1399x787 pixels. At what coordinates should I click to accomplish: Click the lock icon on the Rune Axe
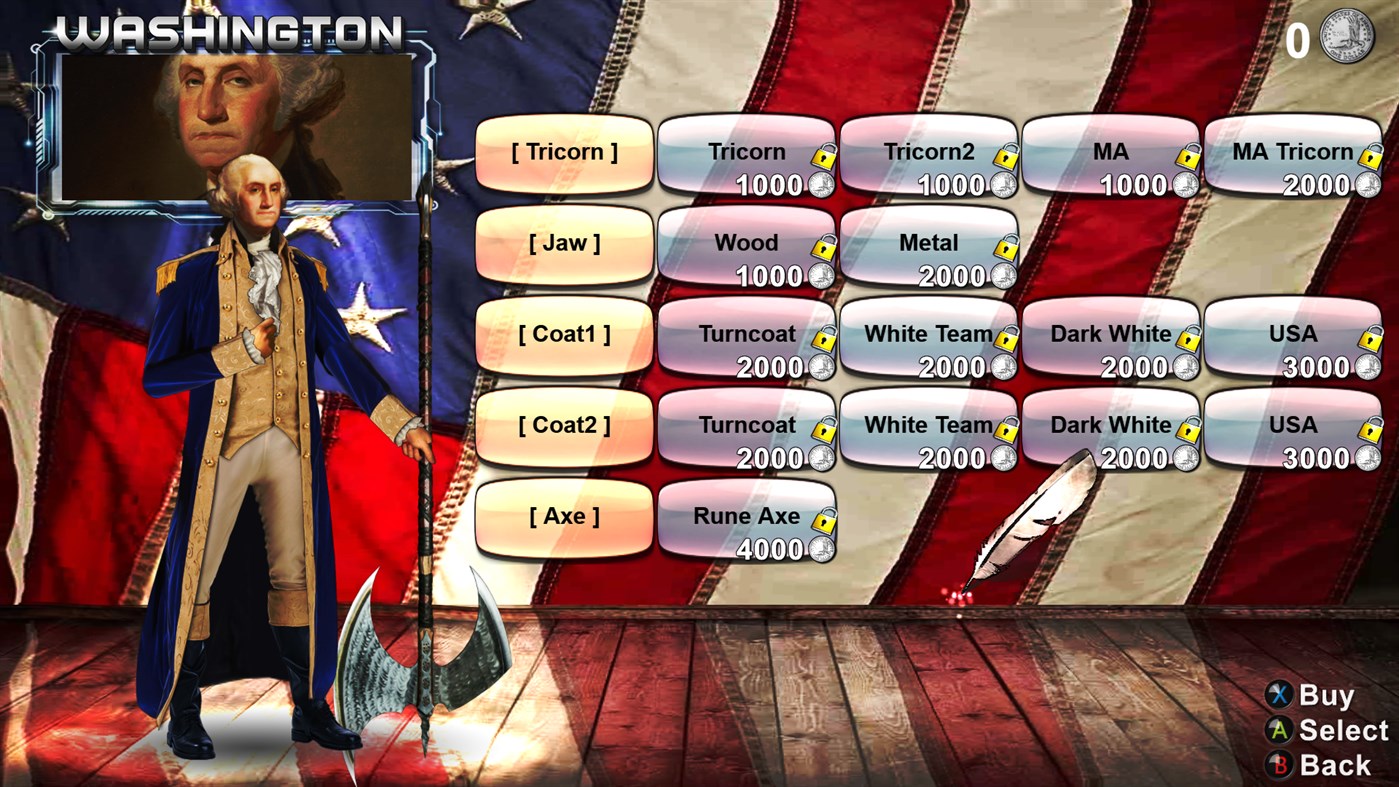825,522
